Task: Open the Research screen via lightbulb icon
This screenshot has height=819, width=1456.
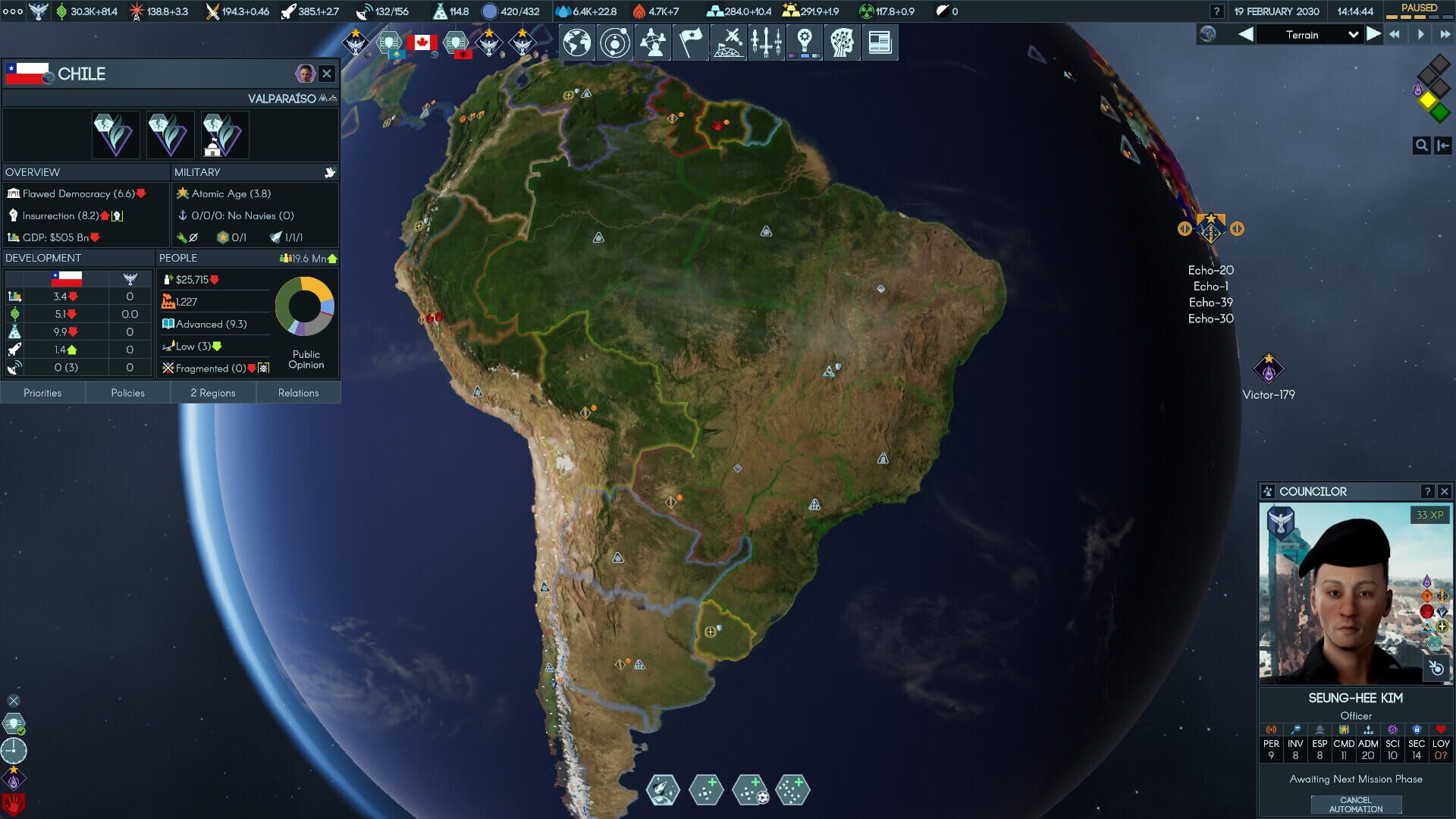Action: pyautogui.click(x=805, y=39)
